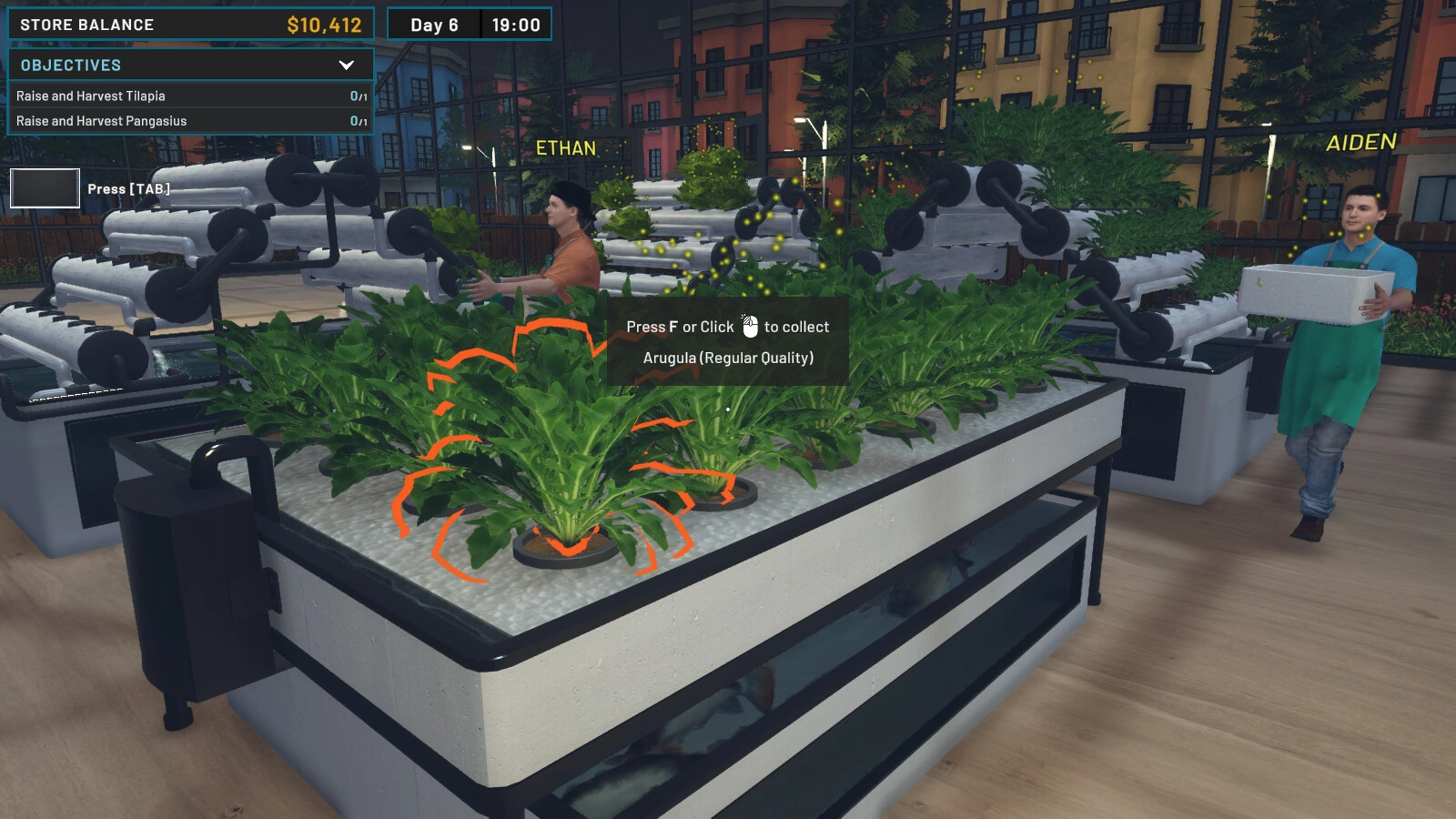Collapse the Objectives panel with its chevron

pos(345,65)
